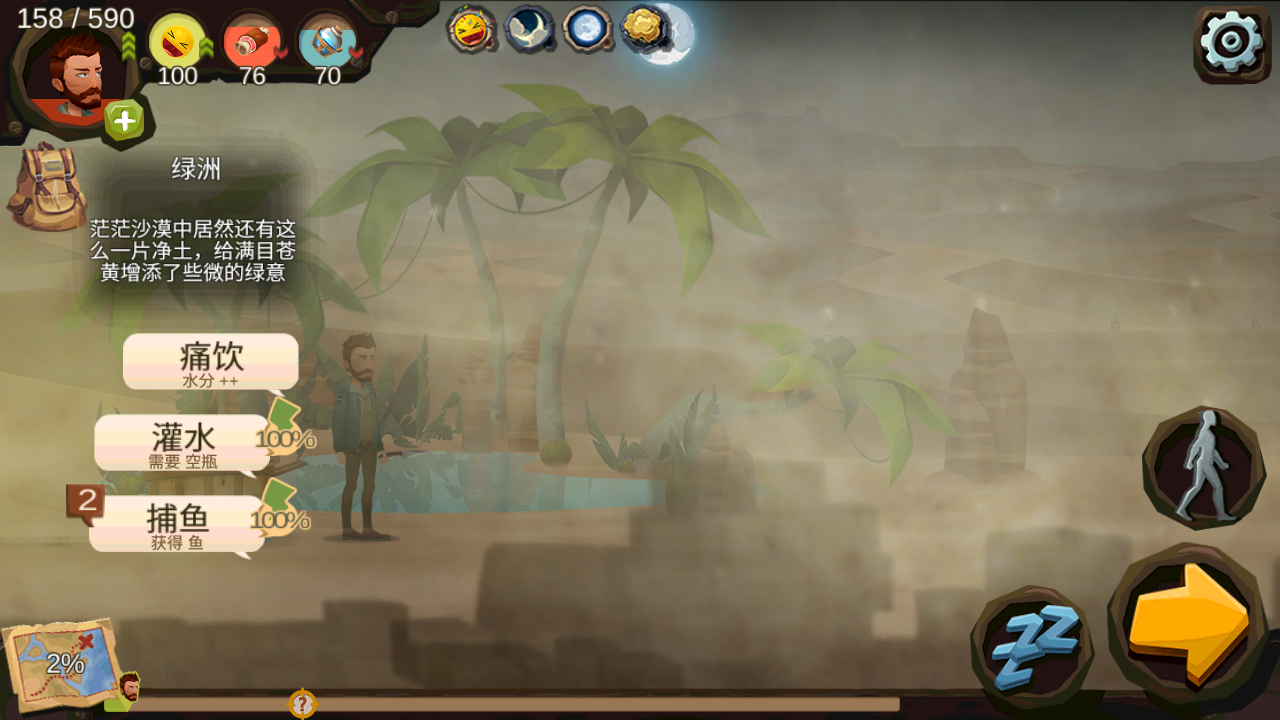Select the meat hunger status icon
The height and width of the screenshot is (720, 1280).
tap(252, 43)
